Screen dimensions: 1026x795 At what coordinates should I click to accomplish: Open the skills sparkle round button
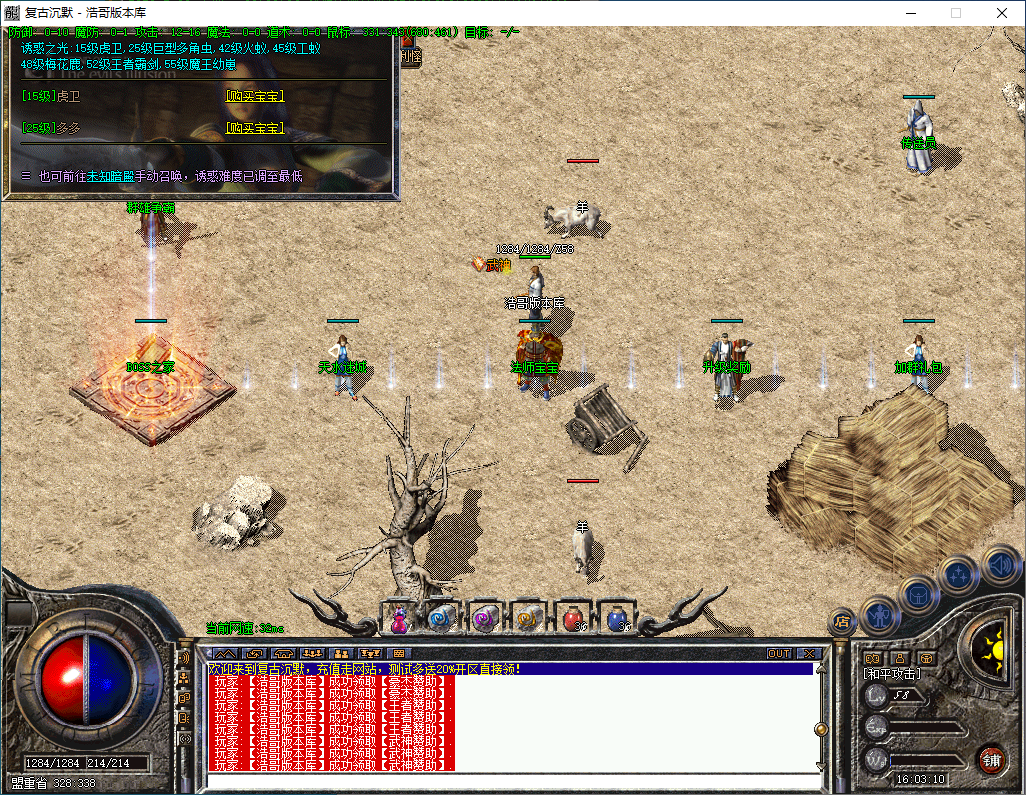click(x=959, y=575)
